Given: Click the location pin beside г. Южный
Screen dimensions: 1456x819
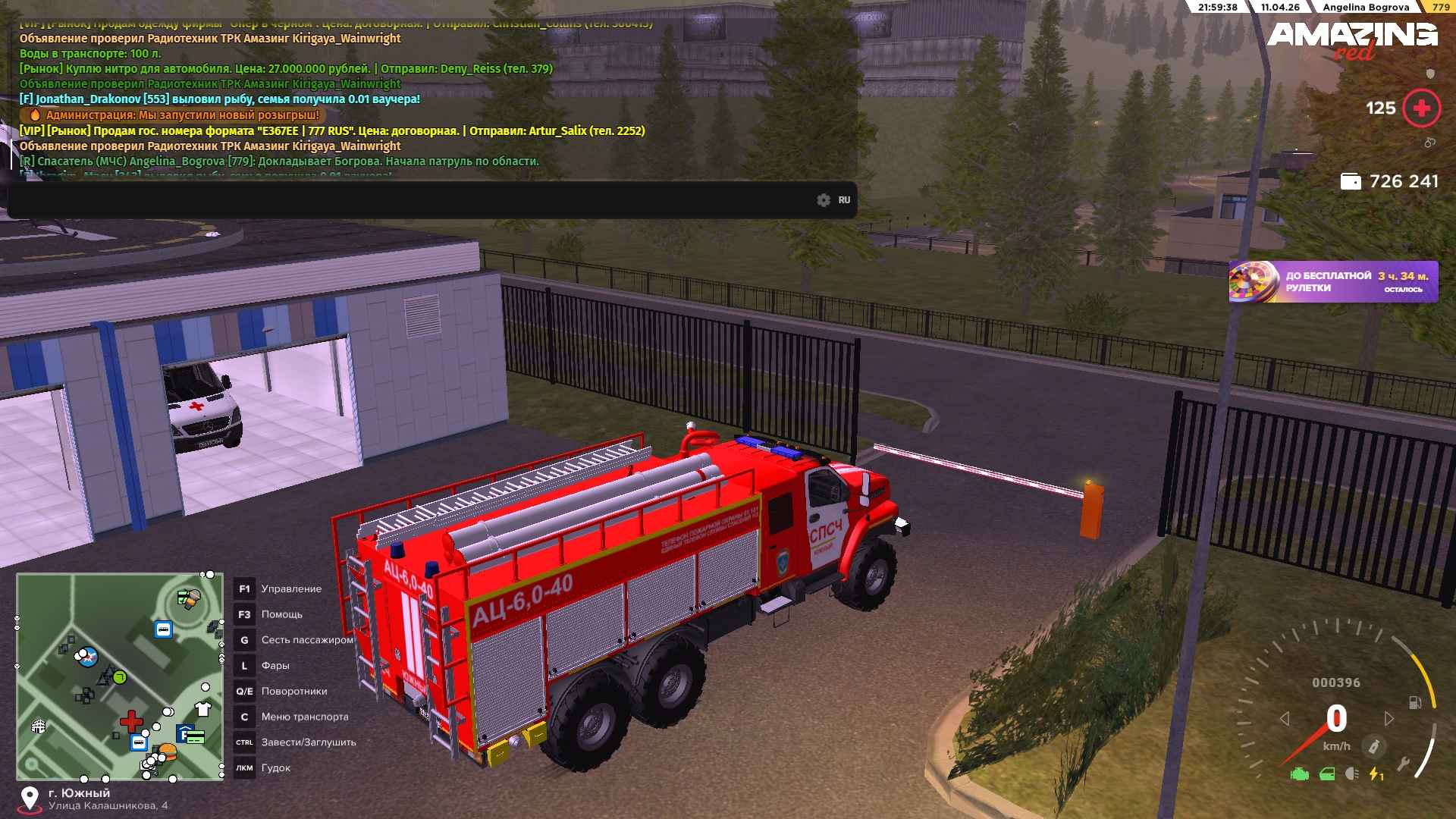Looking at the screenshot, I should coord(30,798).
